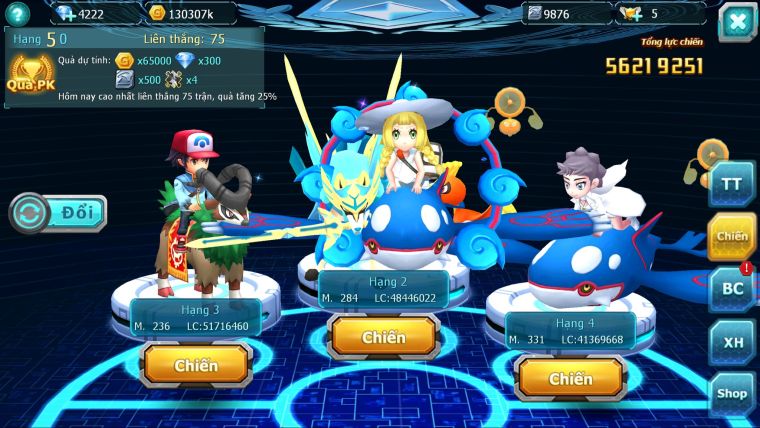Open the question mark help icon
The height and width of the screenshot is (428, 760).
pos(18,14)
